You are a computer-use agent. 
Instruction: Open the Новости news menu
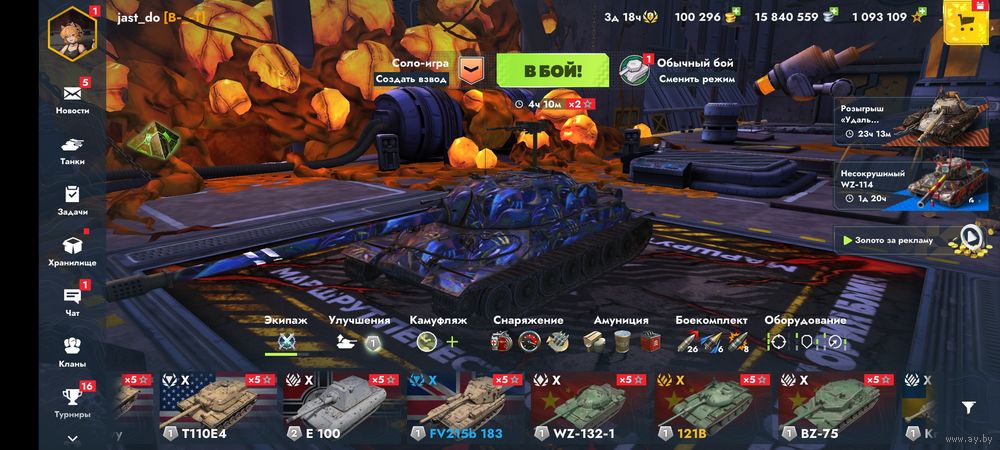click(x=72, y=98)
